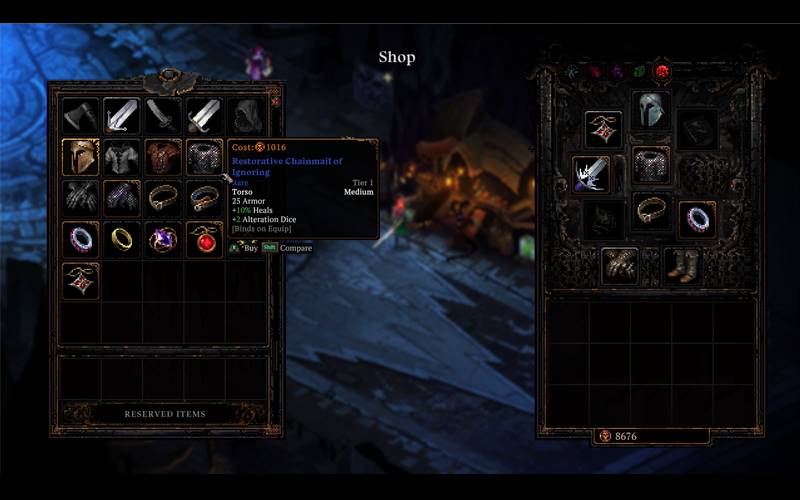Select the equipped boots slot
Viewport: 800px width, 500px height.
tap(683, 265)
